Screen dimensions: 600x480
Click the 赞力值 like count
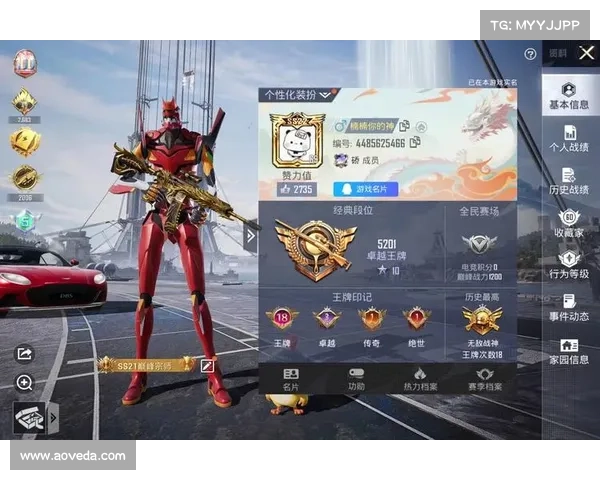pos(296,189)
